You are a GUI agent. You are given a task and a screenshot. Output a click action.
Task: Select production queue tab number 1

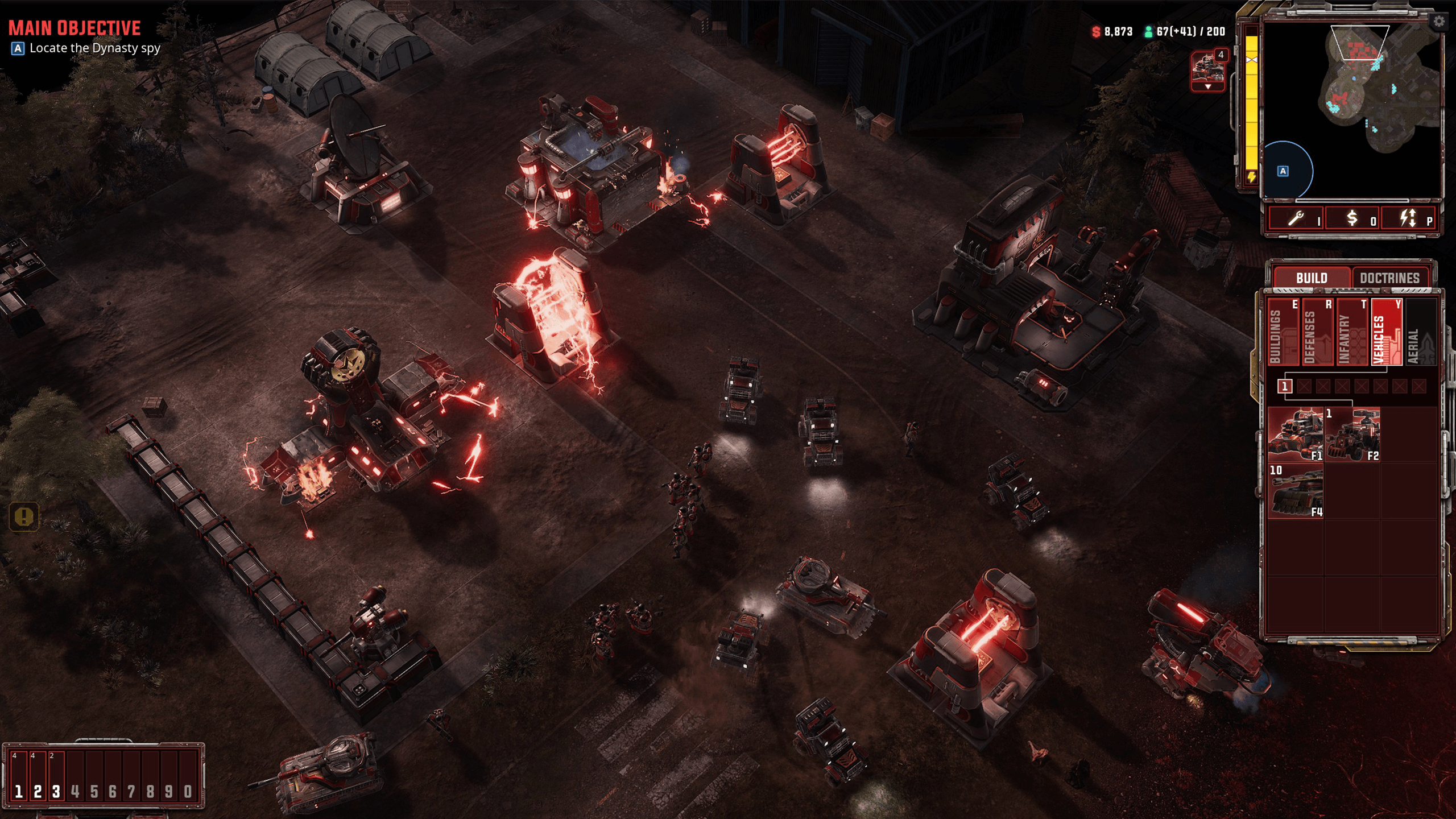1284,387
